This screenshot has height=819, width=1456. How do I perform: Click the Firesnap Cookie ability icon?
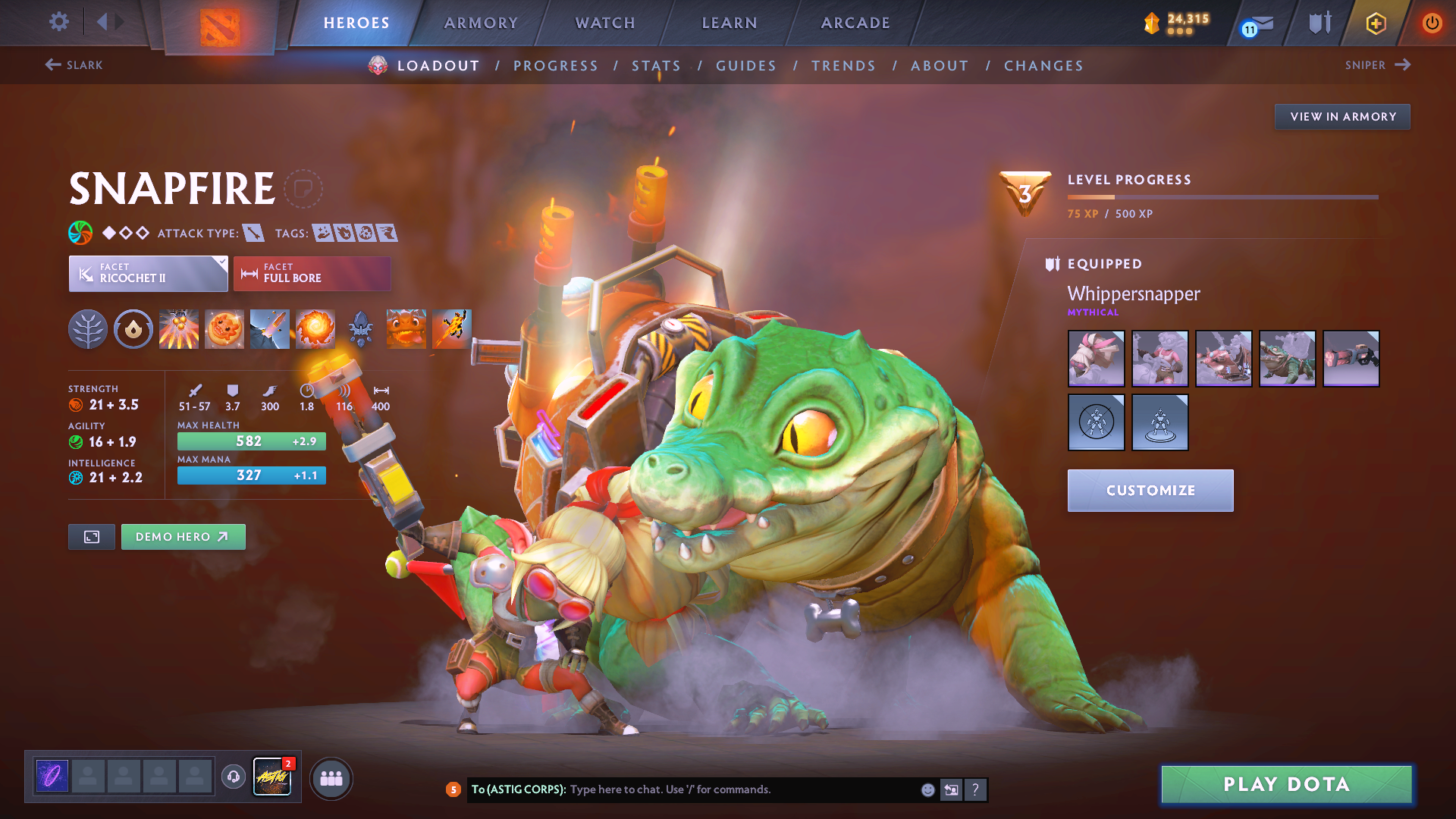click(x=224, y=329)
